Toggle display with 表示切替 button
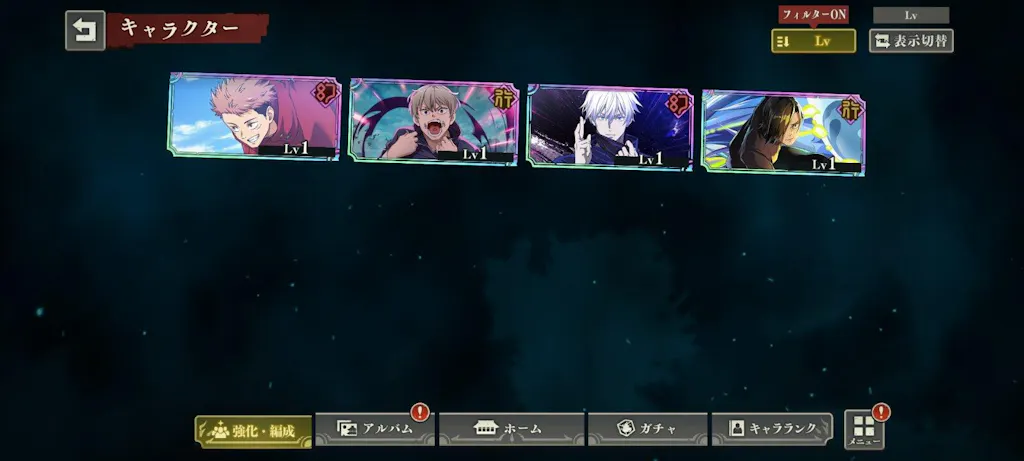Viewport: 1024px width, 461px height. [x=910, y=41]
